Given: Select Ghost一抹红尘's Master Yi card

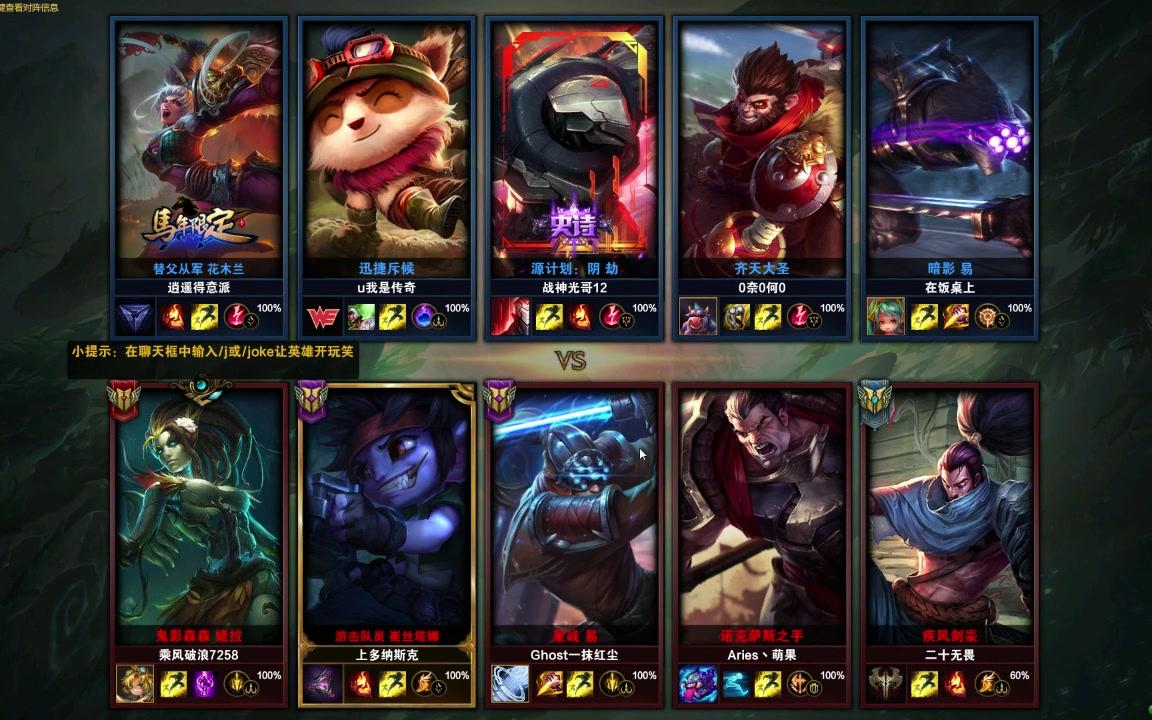Looking at the screenshot, I should click(574, 510).
